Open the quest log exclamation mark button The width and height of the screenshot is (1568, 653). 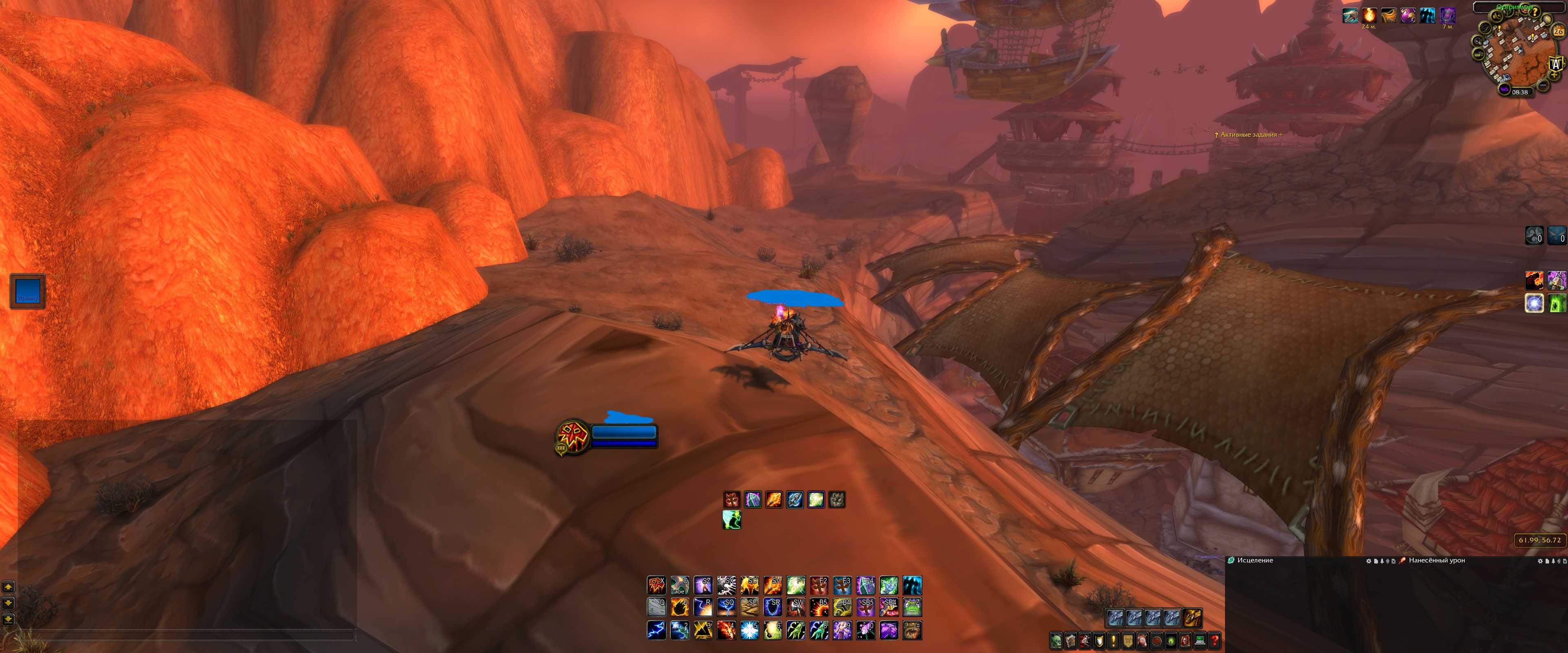tap(1113, 641)
